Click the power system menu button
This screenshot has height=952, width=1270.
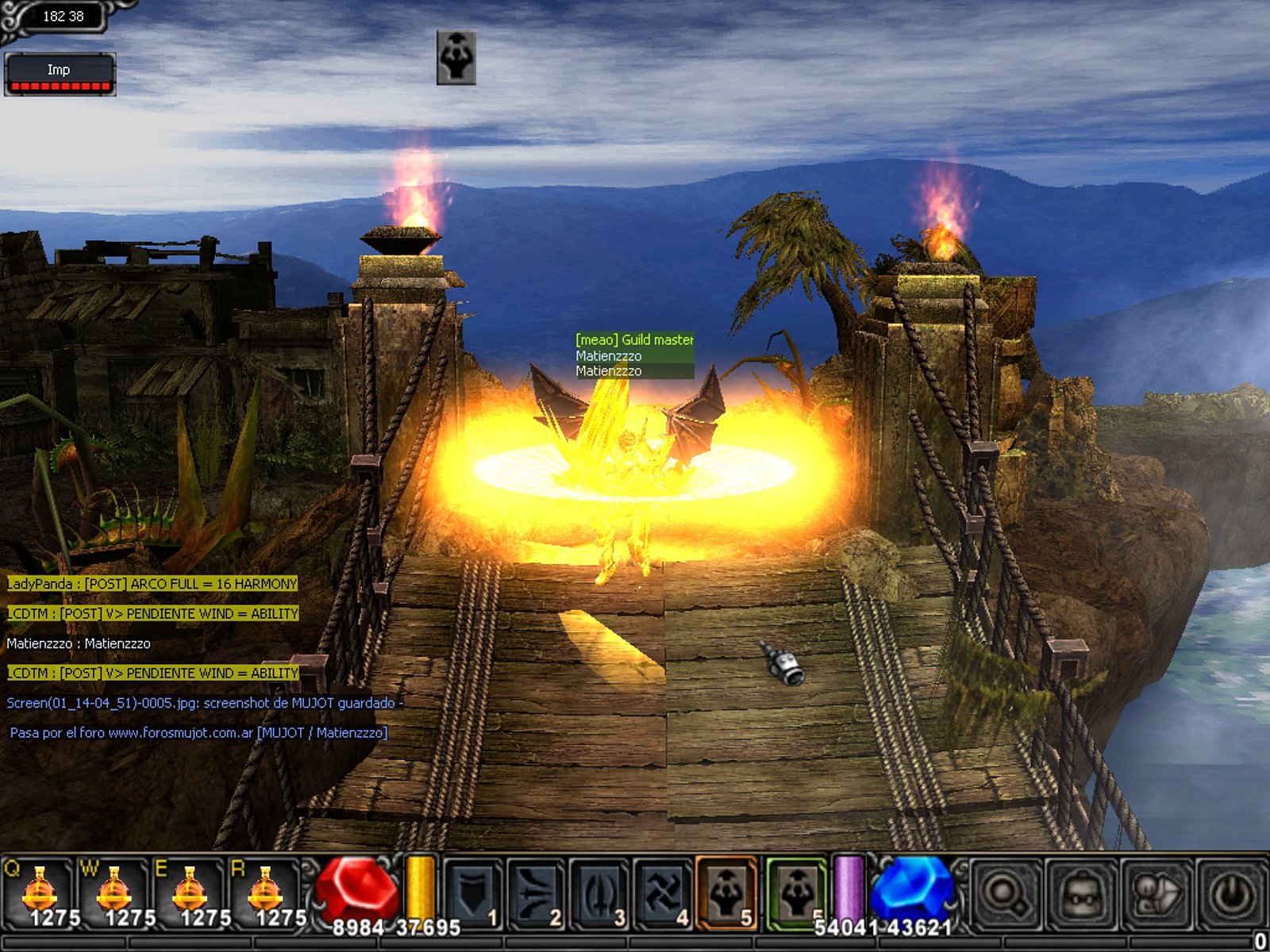tap(1231, 894)
